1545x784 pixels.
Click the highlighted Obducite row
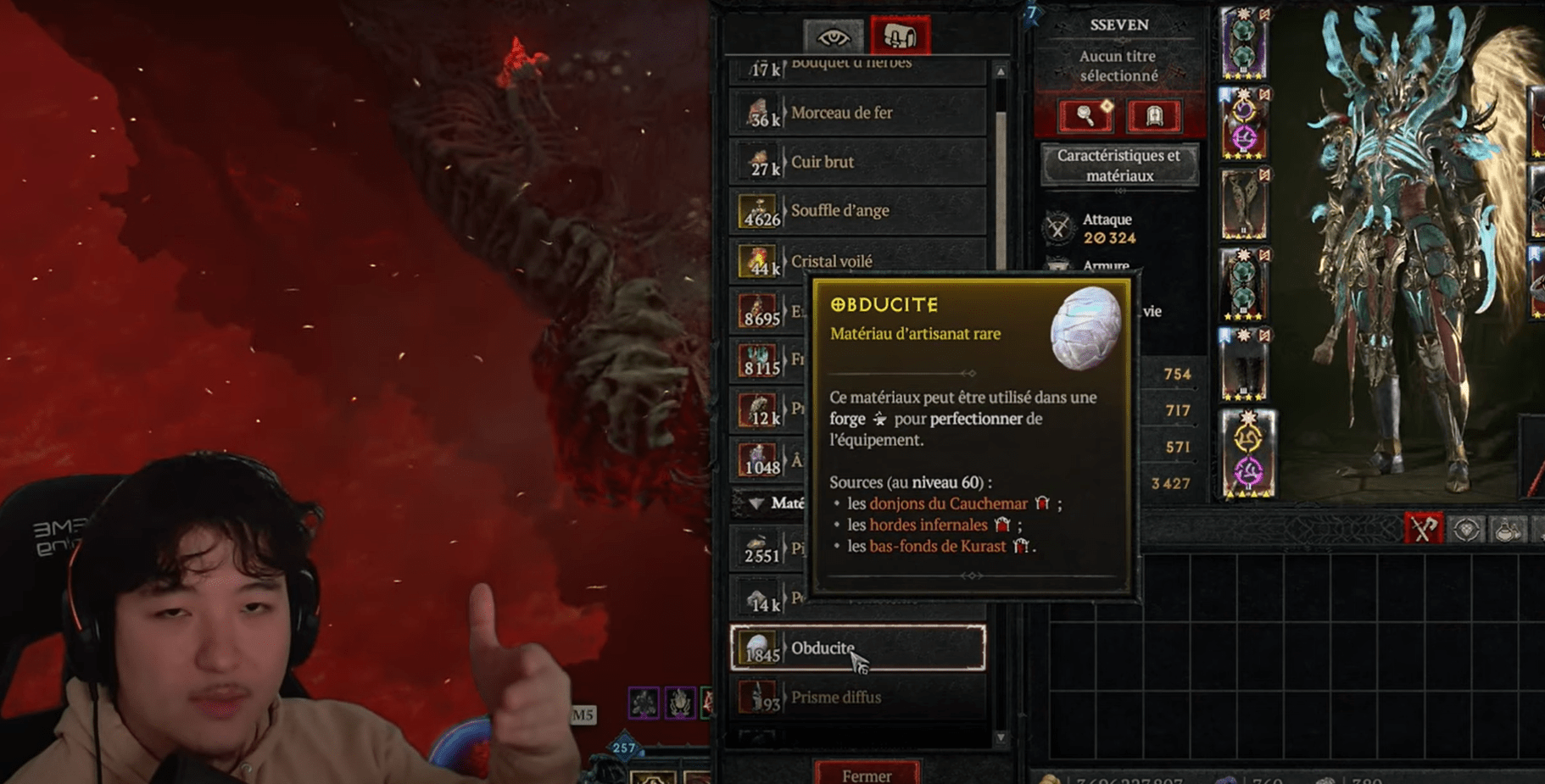(856, 648)
